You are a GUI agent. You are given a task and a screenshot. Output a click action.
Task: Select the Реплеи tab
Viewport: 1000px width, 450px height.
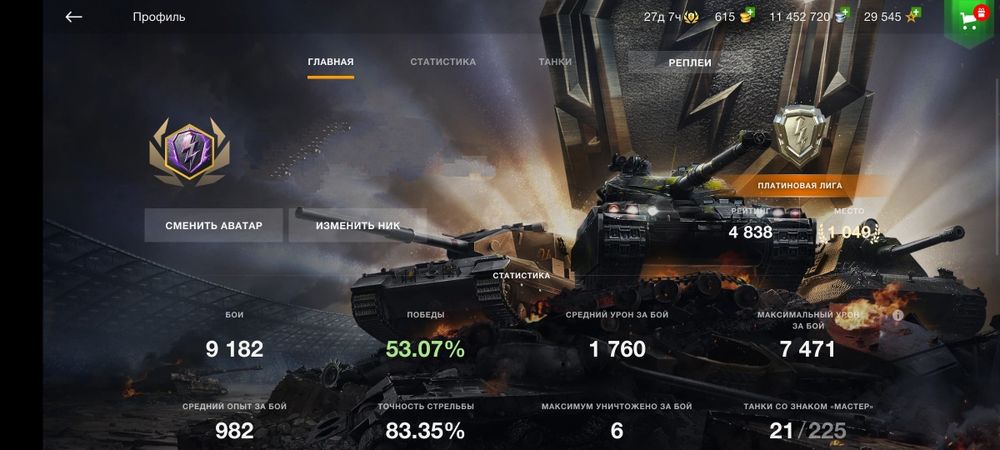[690, 62]
